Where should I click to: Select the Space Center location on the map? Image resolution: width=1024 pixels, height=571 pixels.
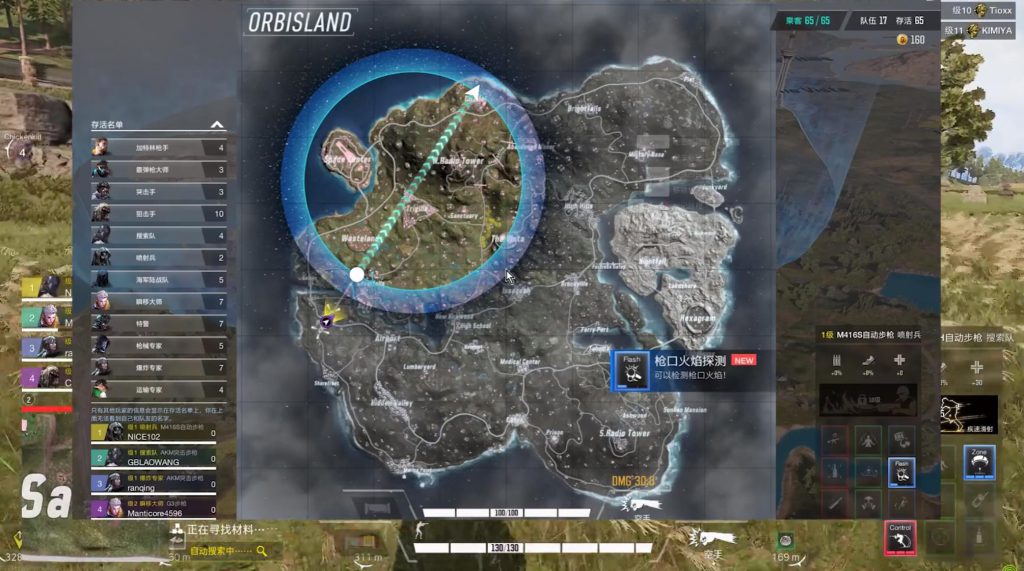pos(346,159)
